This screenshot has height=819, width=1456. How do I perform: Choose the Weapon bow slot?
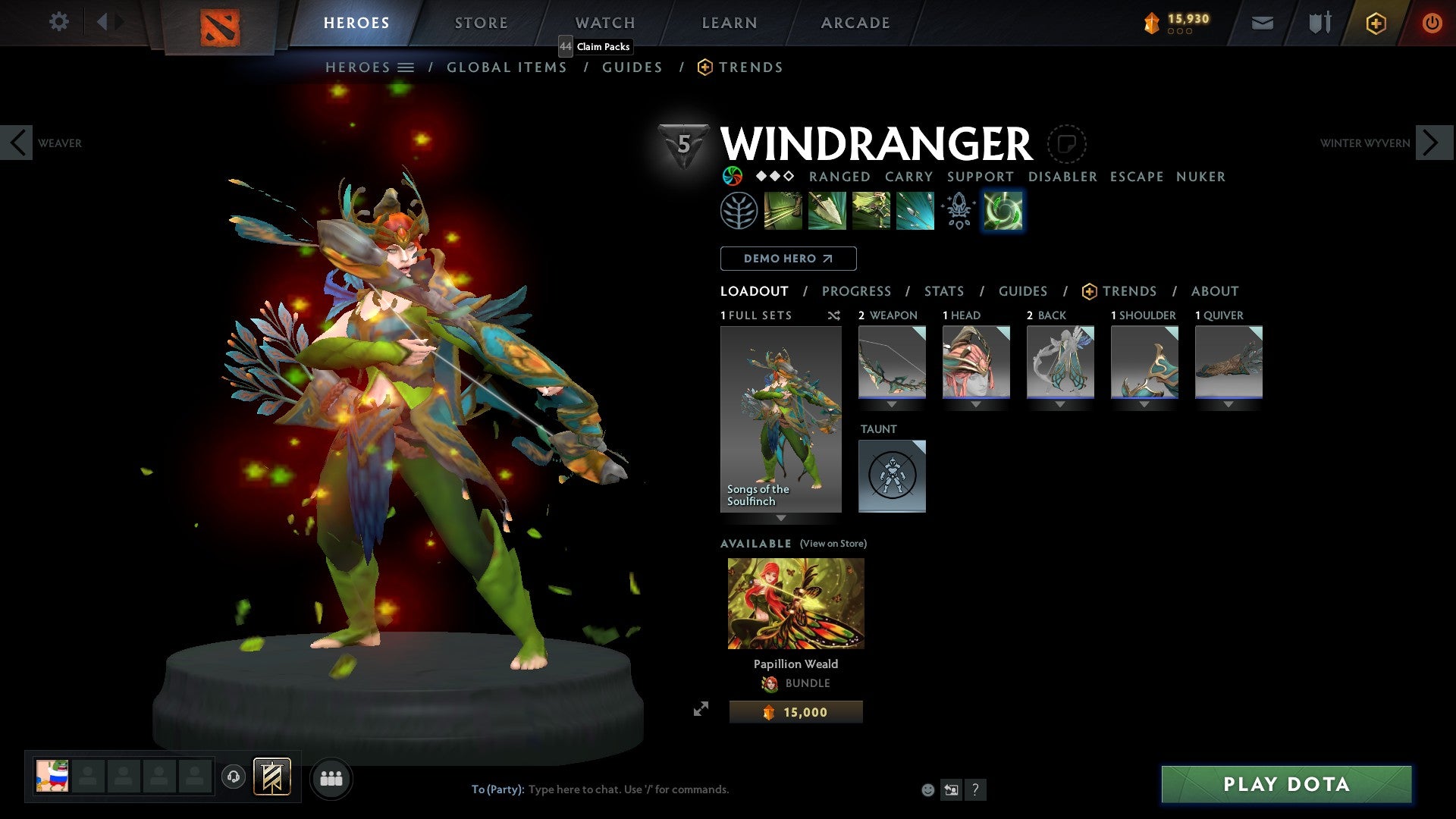point(892,362)
